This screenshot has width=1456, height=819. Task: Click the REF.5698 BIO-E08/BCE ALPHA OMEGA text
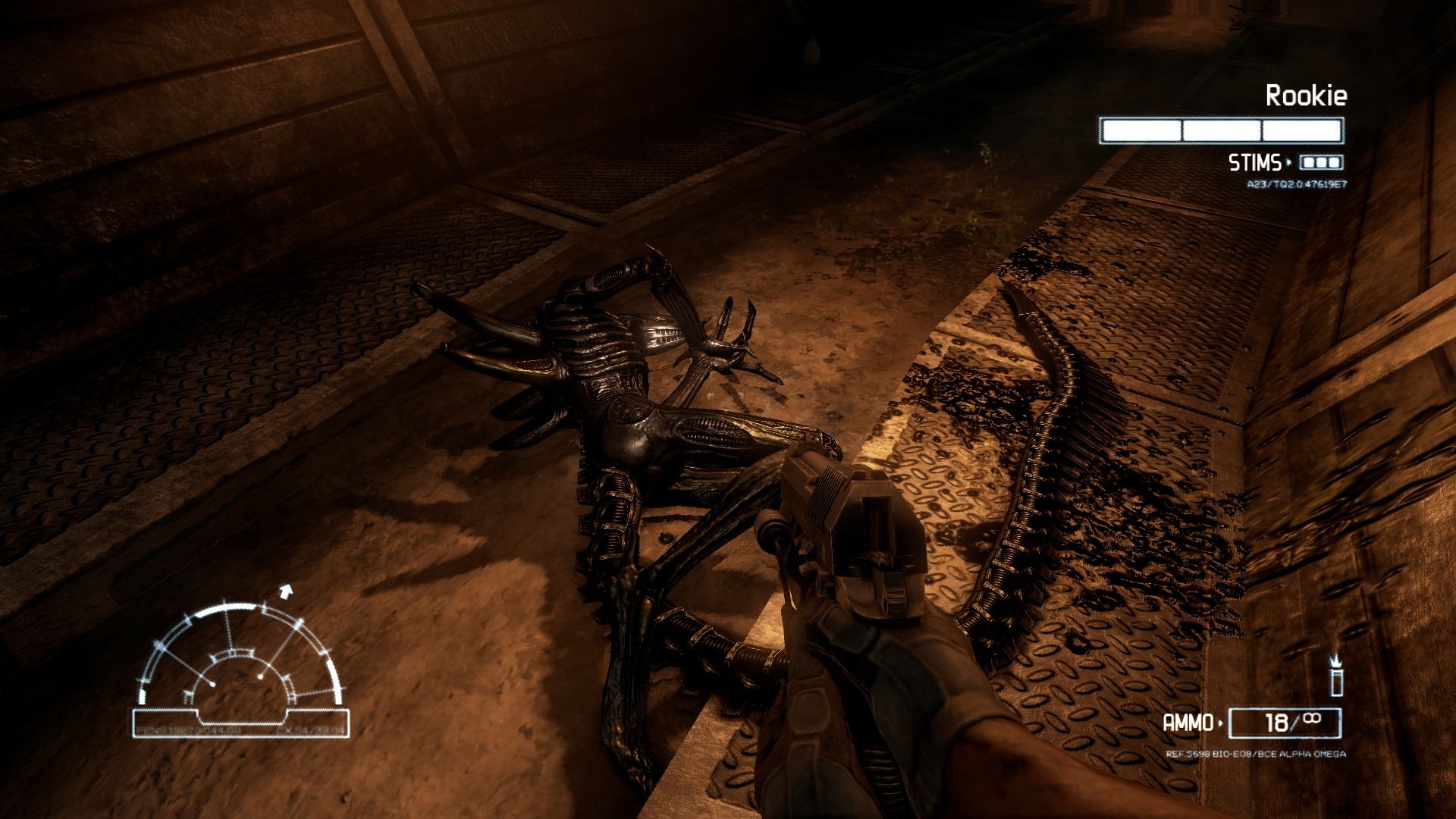point(1256,754)
